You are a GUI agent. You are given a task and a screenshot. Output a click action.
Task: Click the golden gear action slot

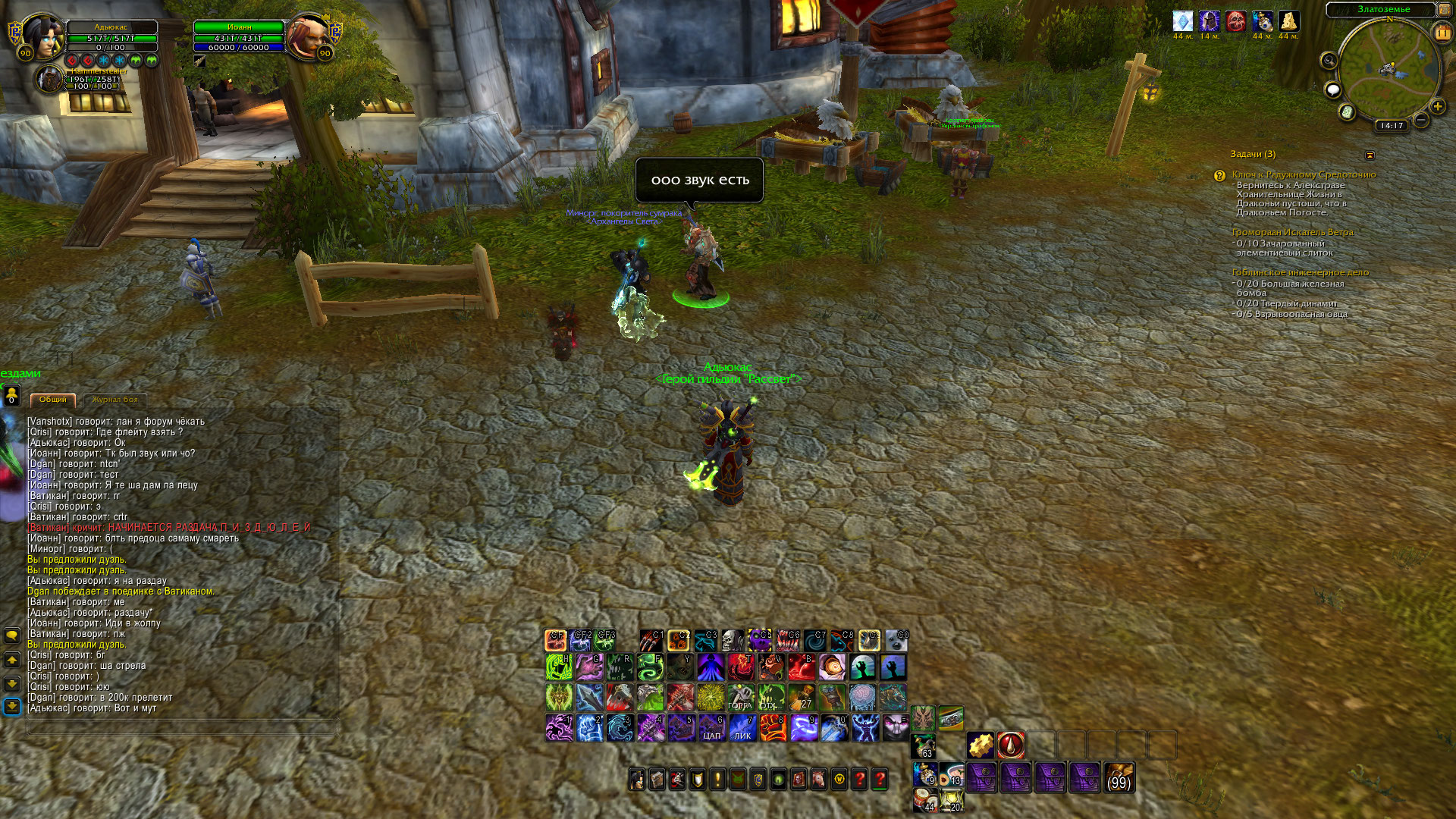(981, 745)
